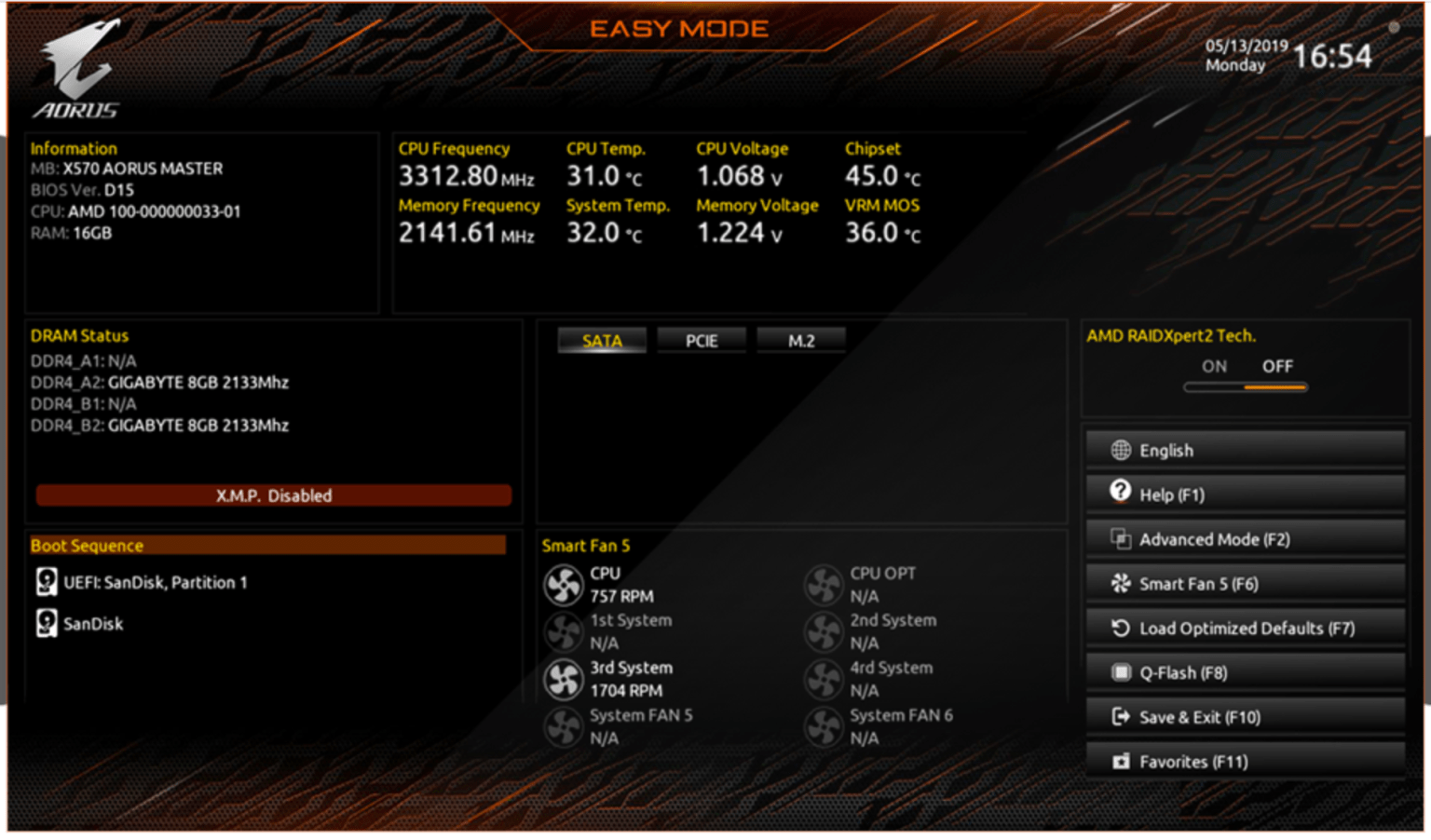
Task: Set RAIDXpert2 switch to OFF
Action: (1277, 367)
